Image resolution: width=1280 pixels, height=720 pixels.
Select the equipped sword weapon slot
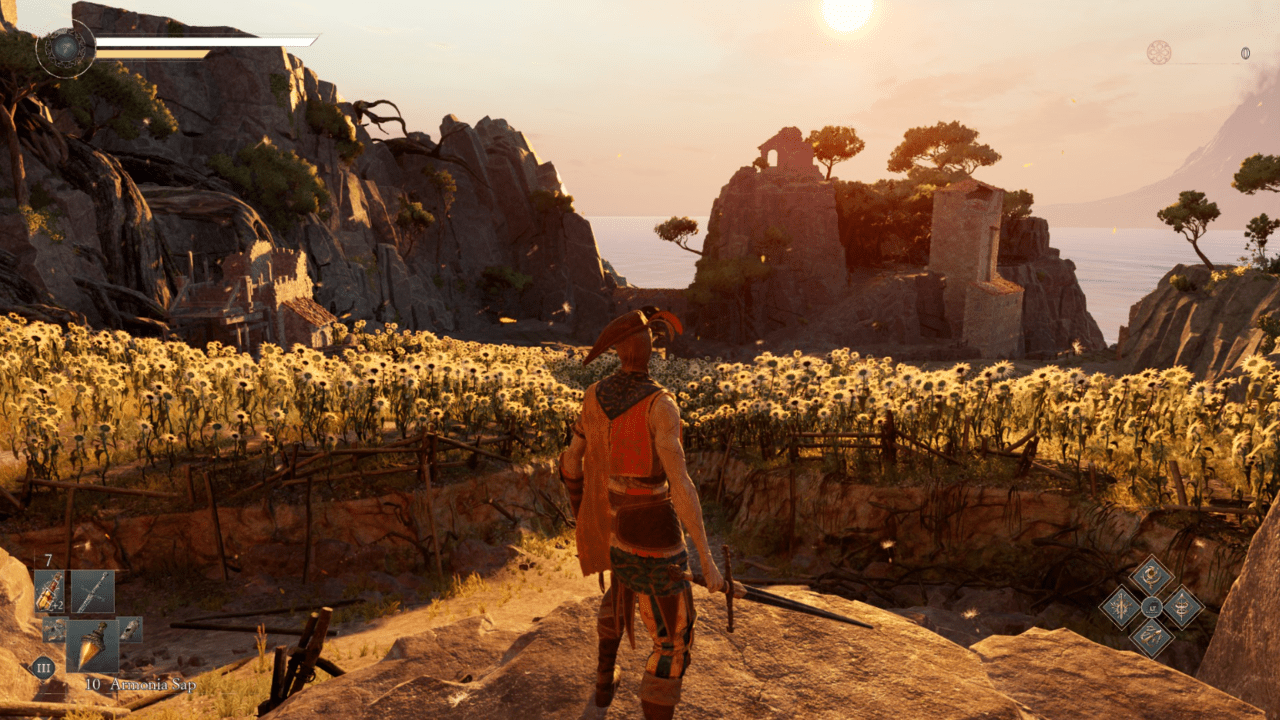point(92,591)
